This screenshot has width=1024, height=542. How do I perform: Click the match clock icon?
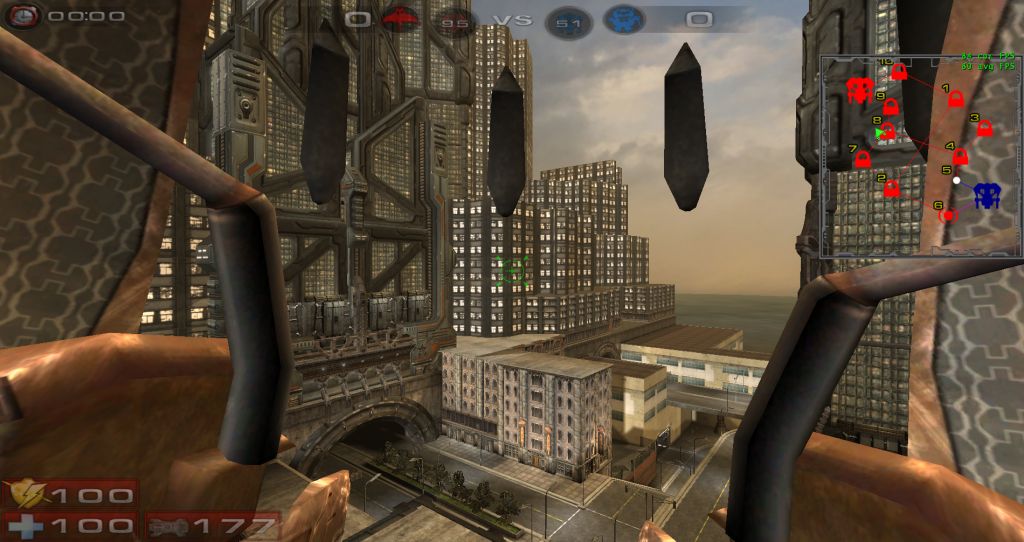coord(22,16)
